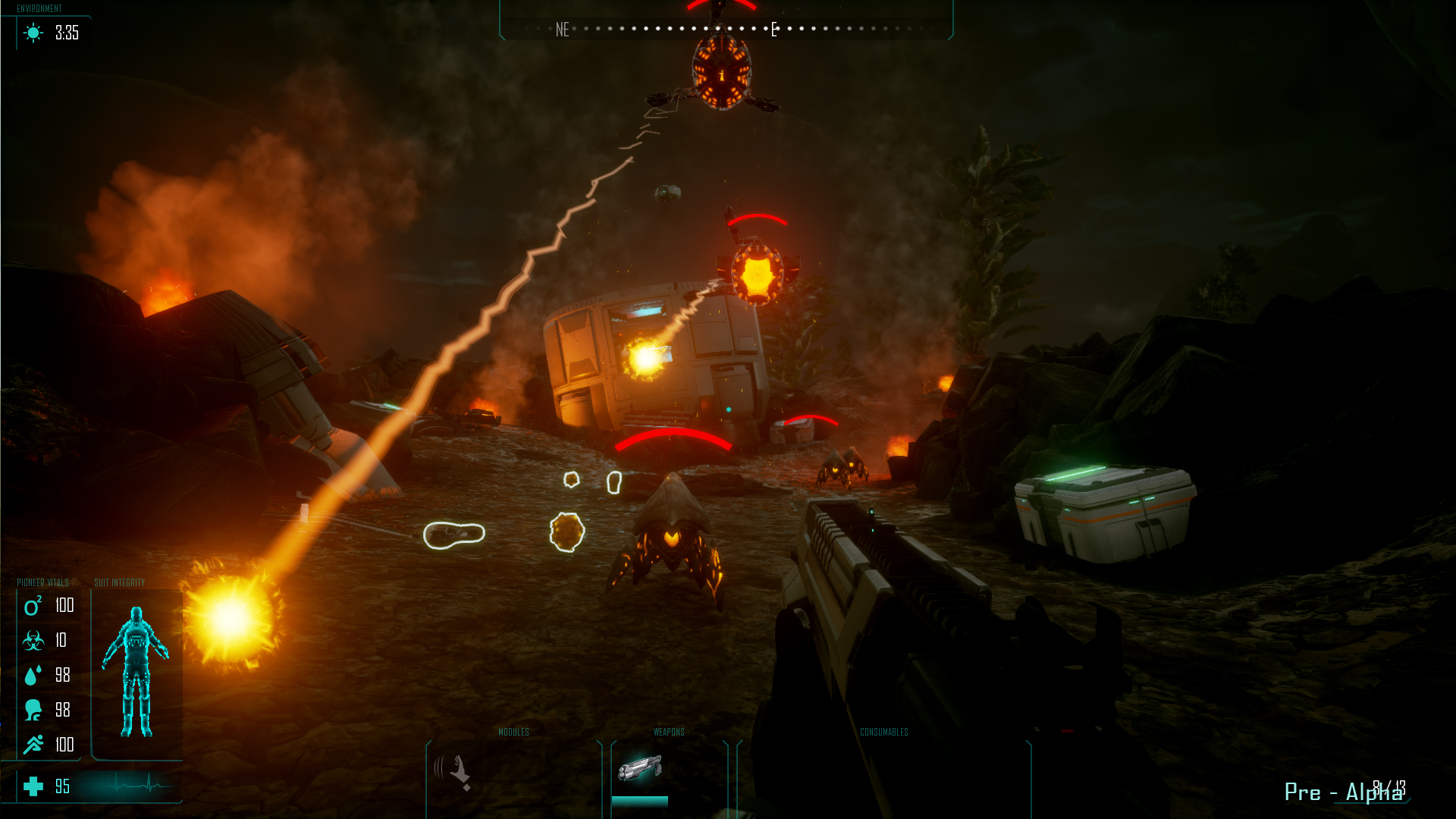Click the health cross icon showing 95
Image resolution: width=1456 pixels, height=819 pixels.
(32, 787)
